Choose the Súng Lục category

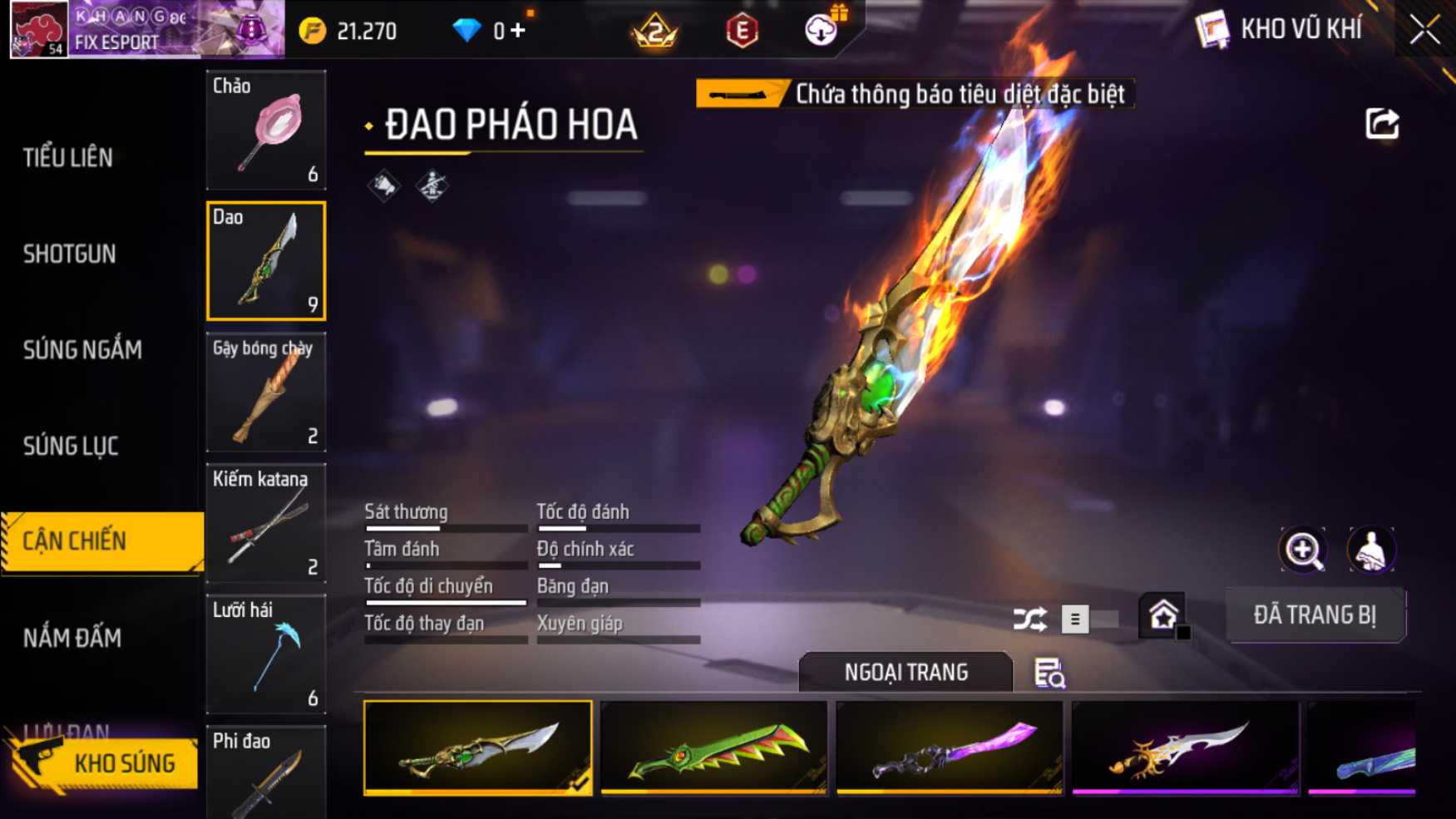pyautogui.click(x=71, y=447)
